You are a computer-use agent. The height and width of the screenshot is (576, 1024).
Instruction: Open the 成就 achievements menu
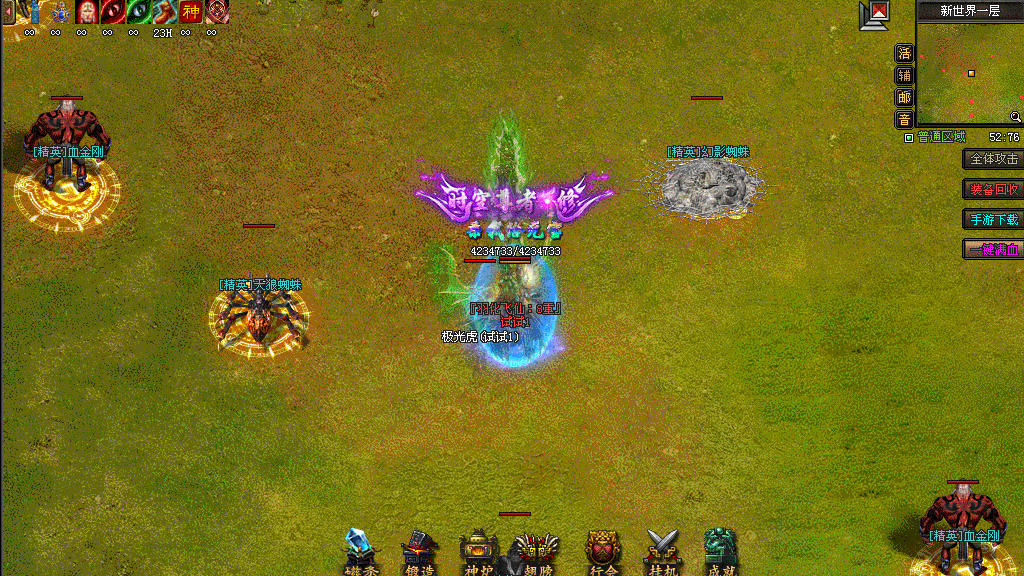pyautogui.click(x=720, y=552)
